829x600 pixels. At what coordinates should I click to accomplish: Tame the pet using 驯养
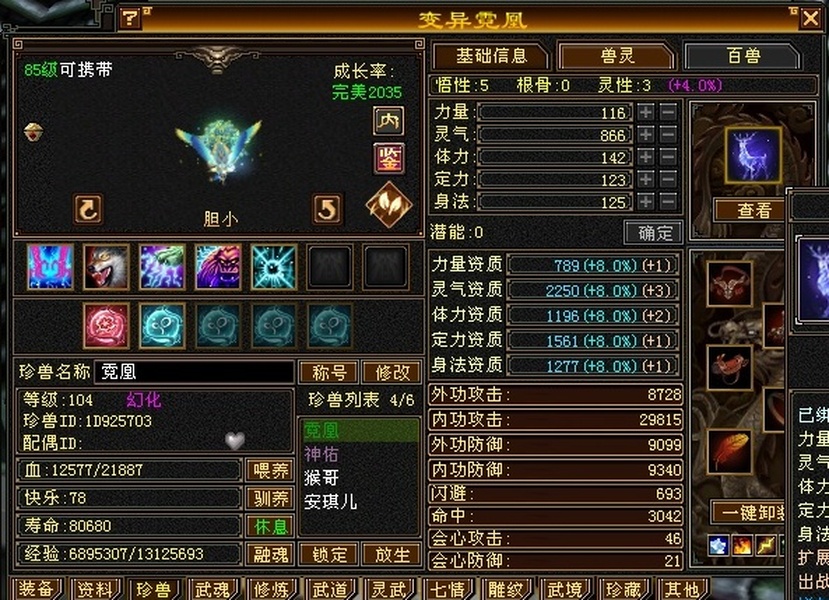tap(268, 498)
